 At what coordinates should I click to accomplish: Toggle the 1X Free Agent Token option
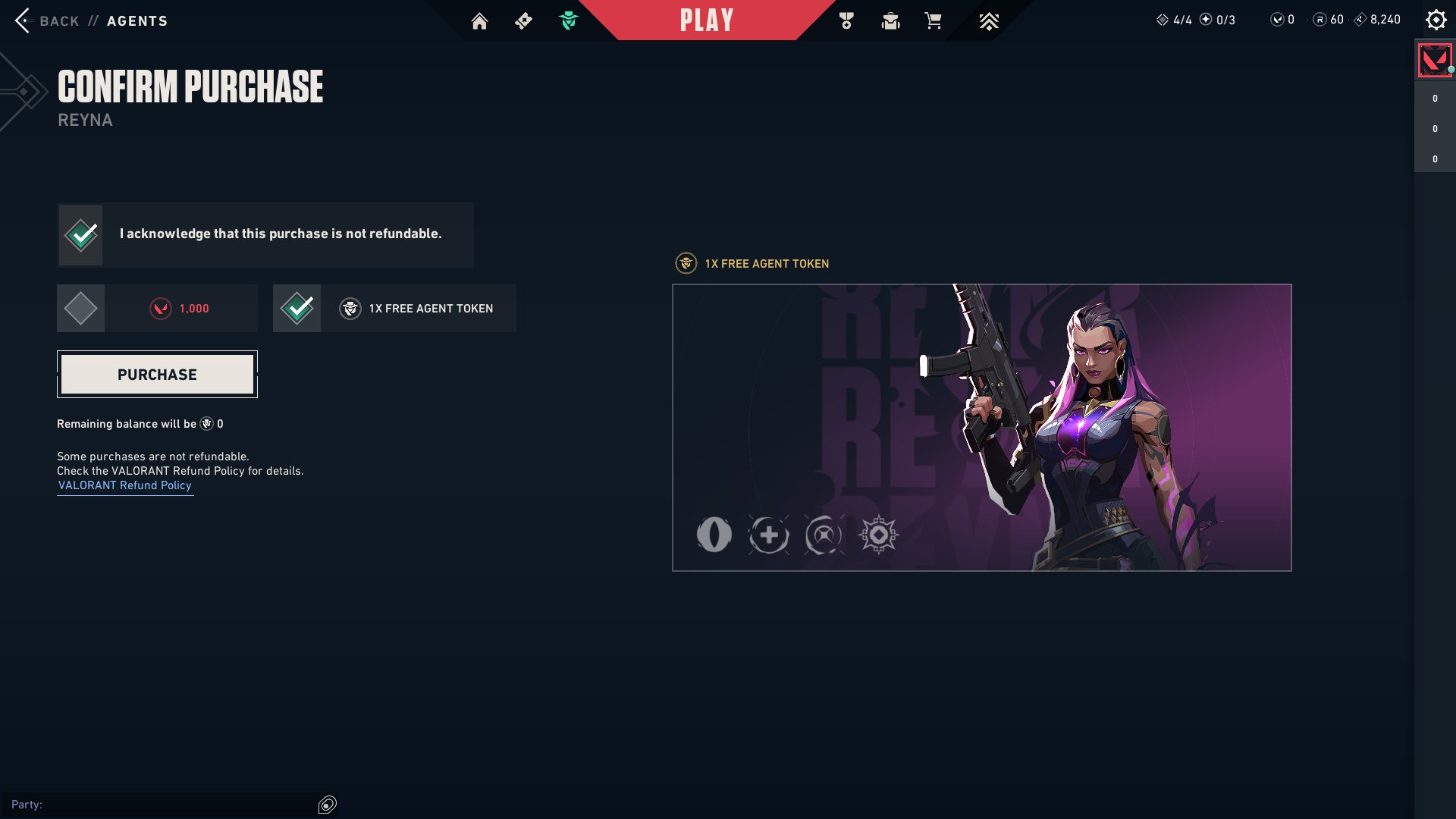(297, 308)
